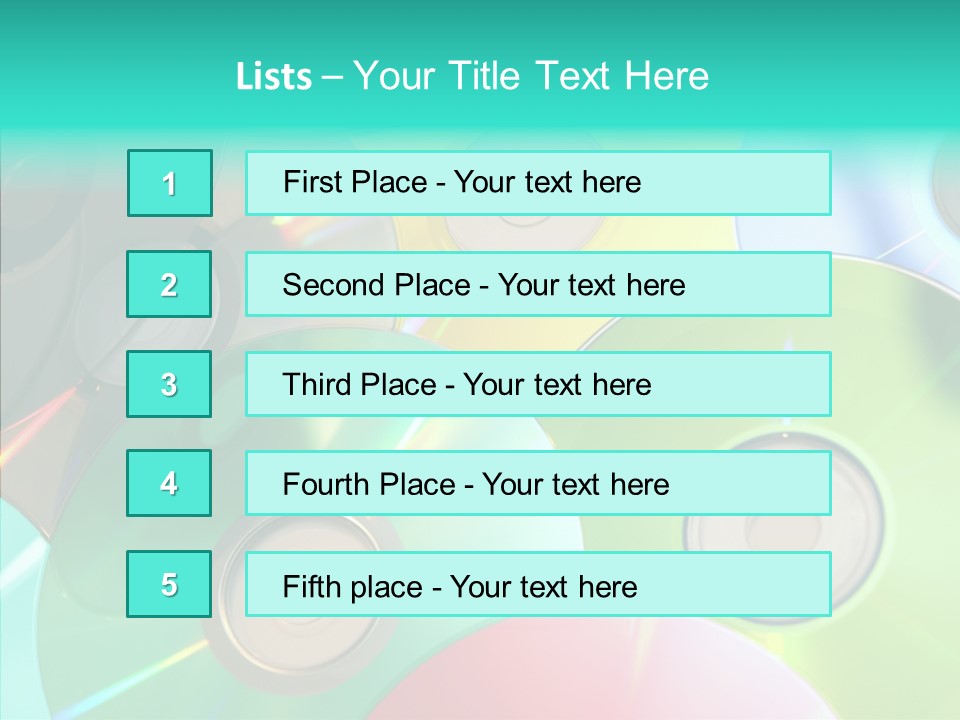Choose the Second Place text row
The image size is (960, 720).
538,284
